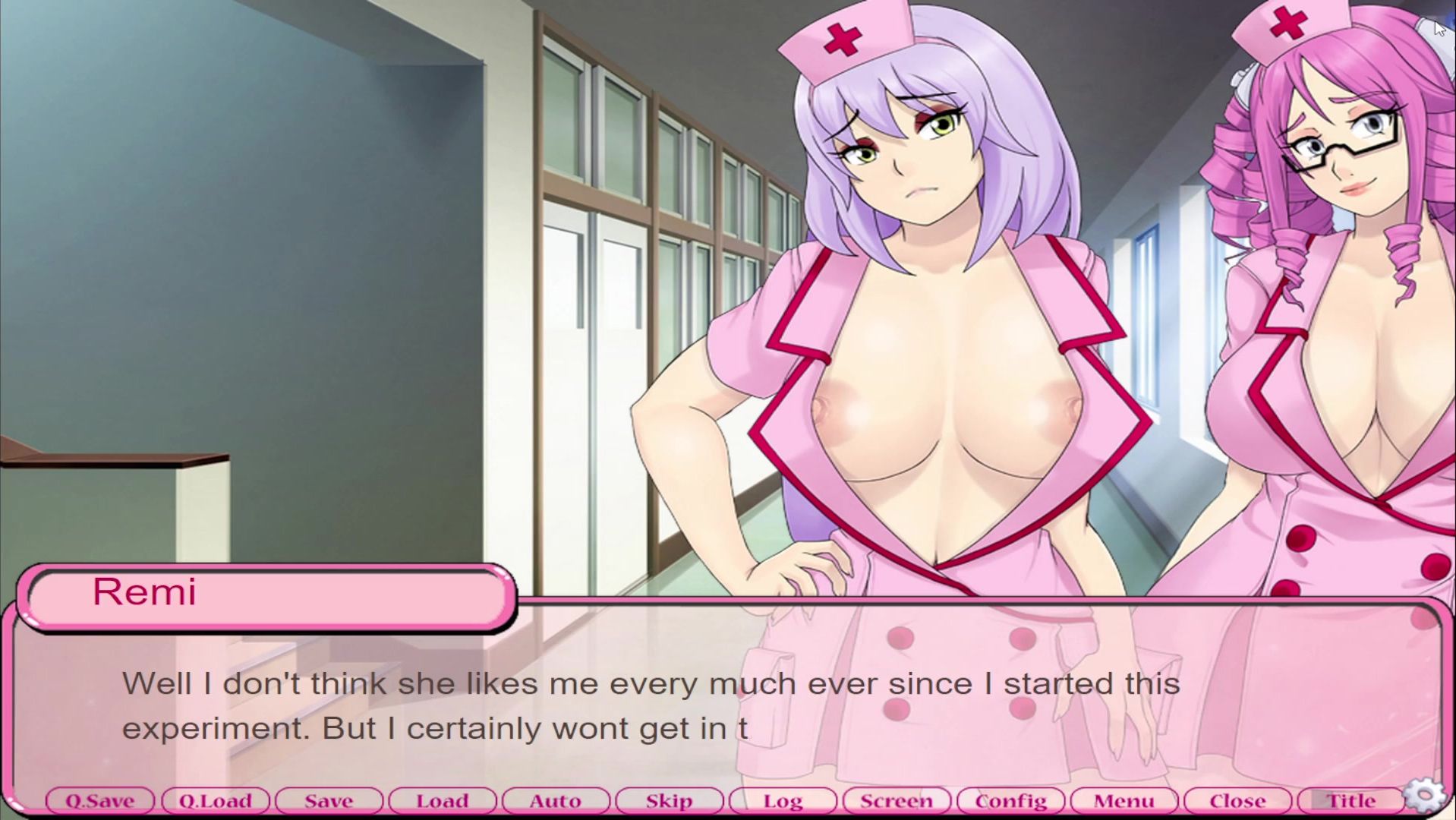Activate the Skip button
The image size is (1456, 820).
pyautogui.click(x=669, y=800)
